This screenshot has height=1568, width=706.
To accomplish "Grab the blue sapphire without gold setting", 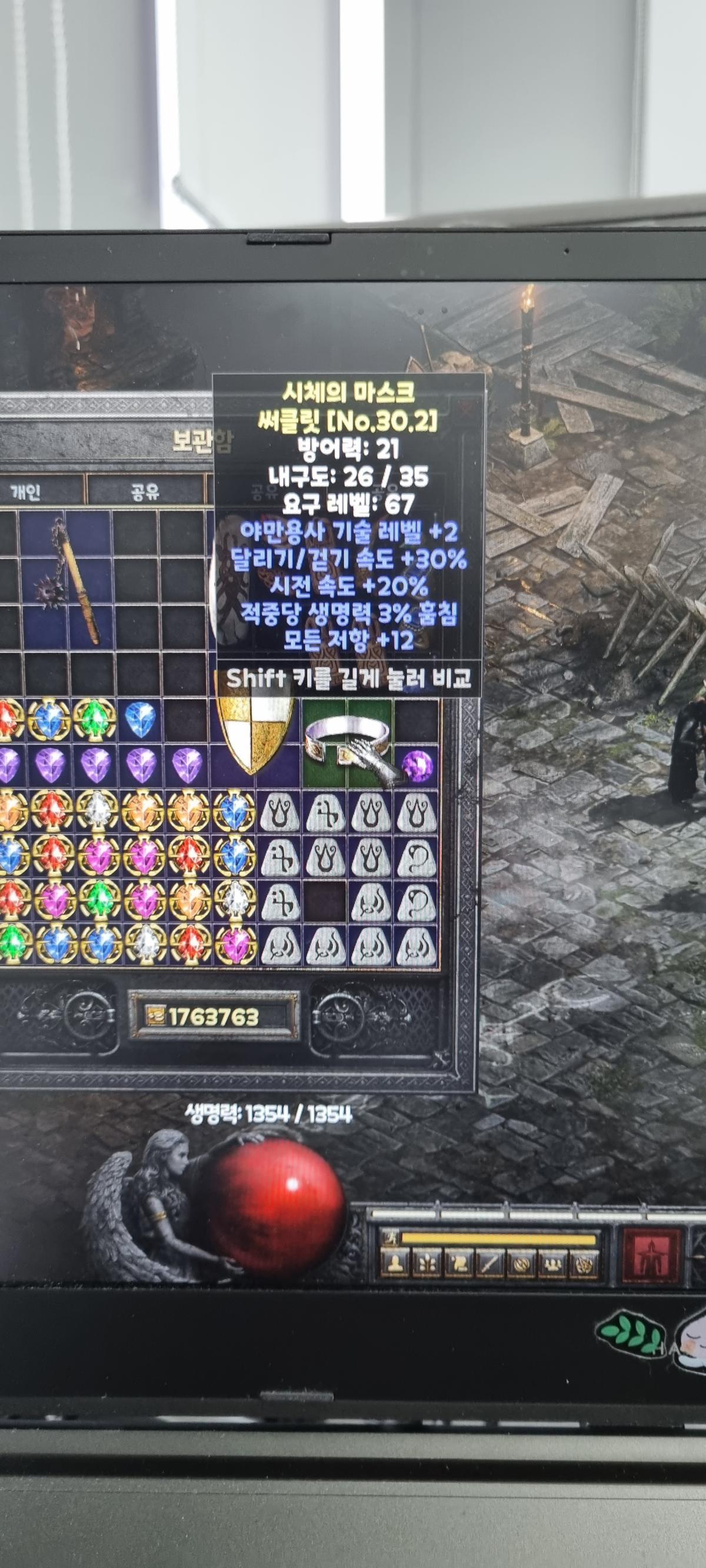I will pos(139,719).
